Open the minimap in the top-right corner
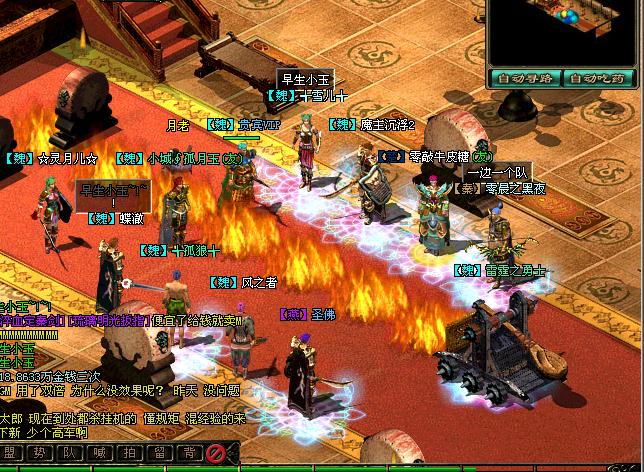Screen dimensions: 644x472 (x=566, y=32)
